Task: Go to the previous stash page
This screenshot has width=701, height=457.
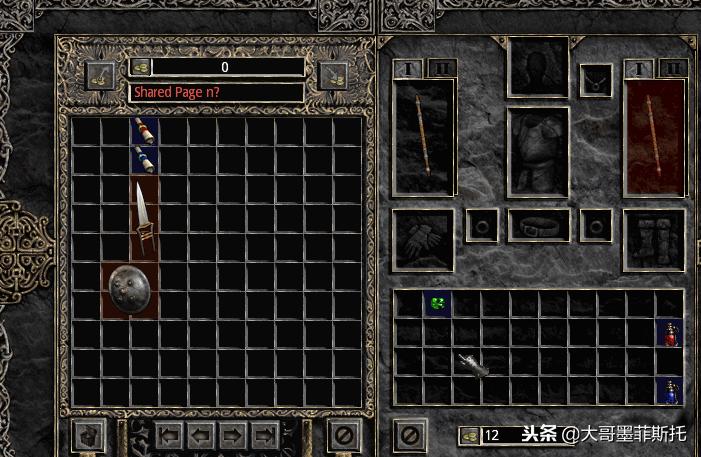Action: (200, 436)
